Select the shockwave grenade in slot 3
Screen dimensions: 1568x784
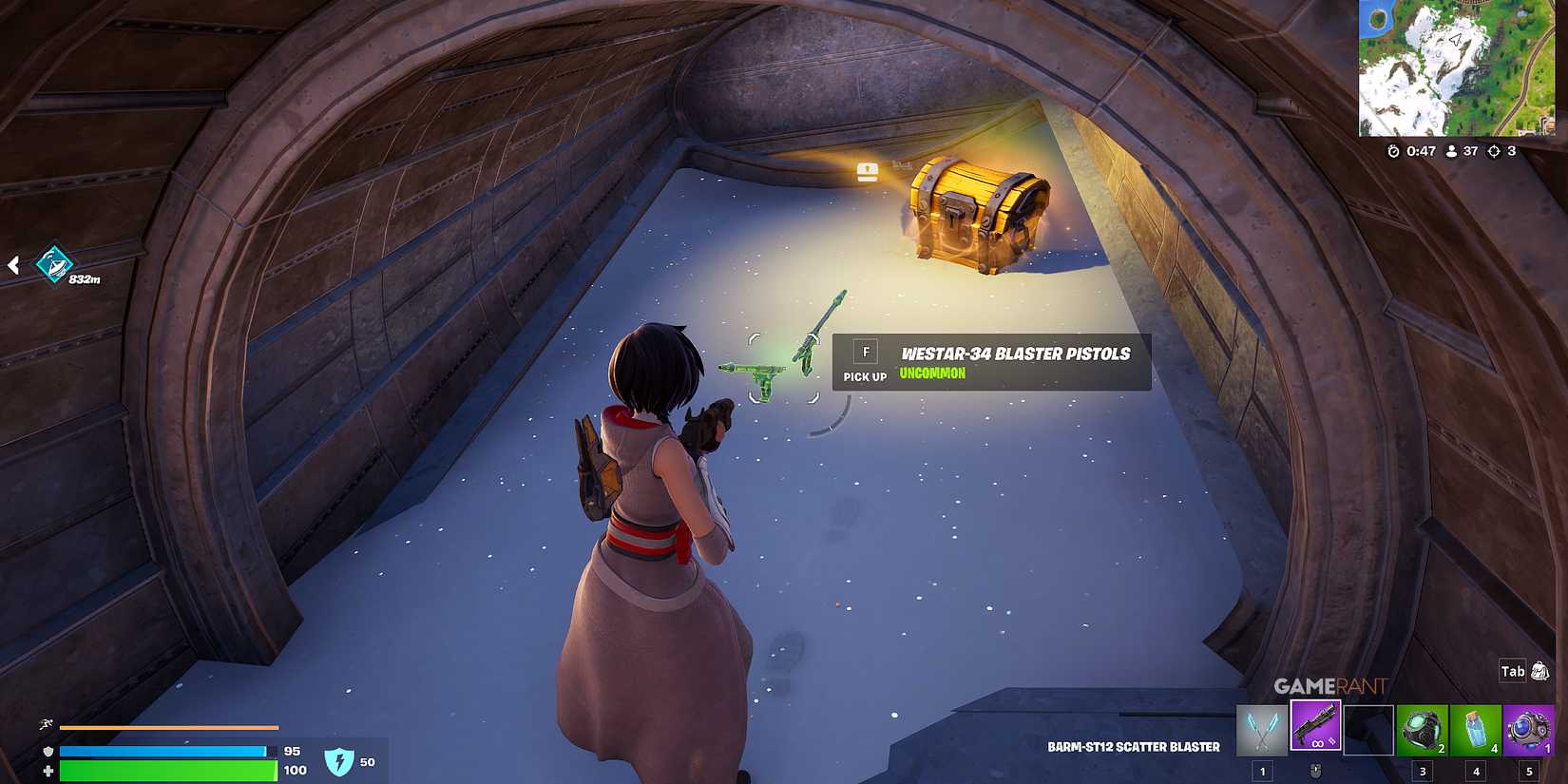pyautogui.click(x=1423, y=727)
